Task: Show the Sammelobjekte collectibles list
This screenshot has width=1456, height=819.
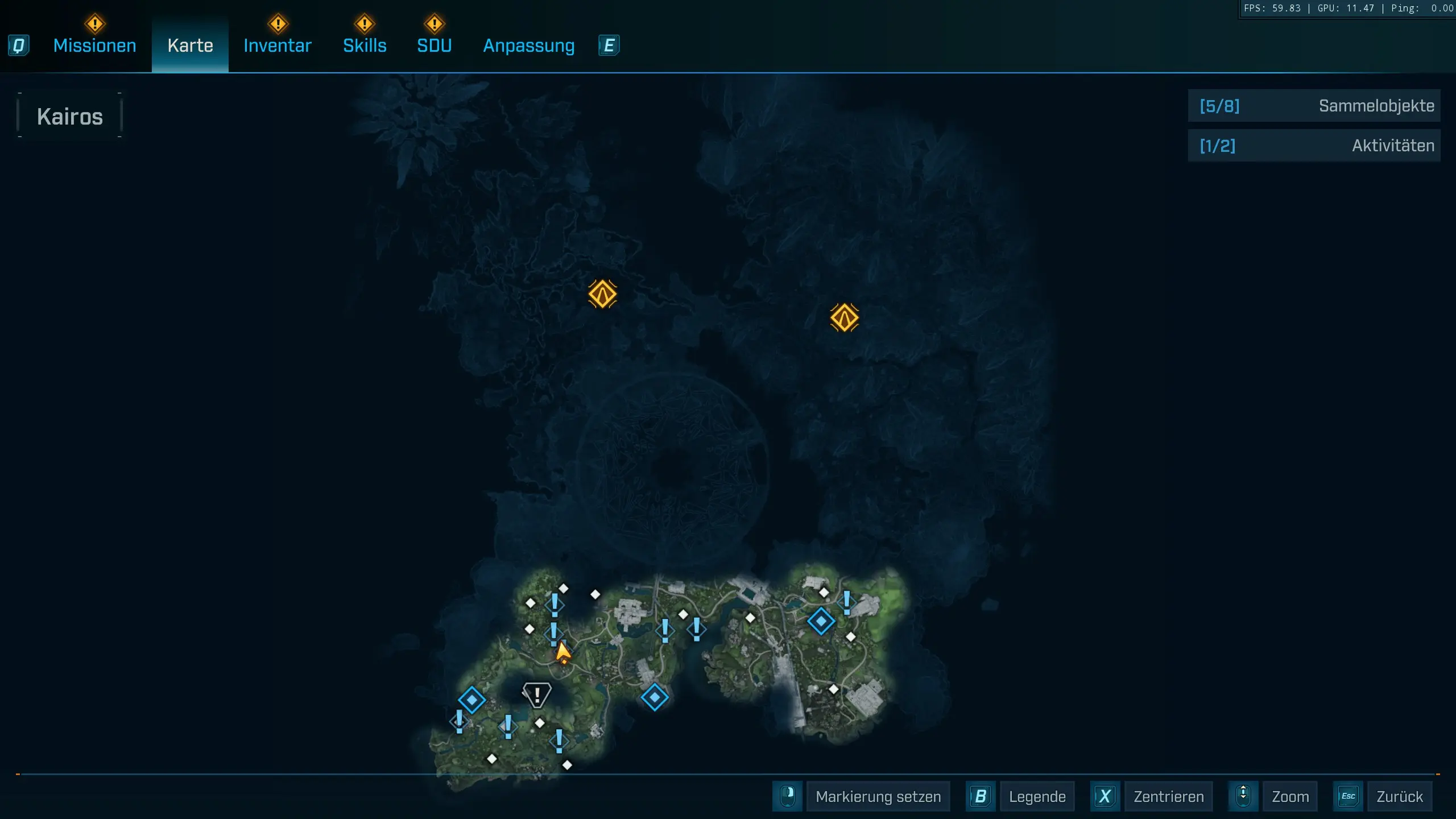Action: tap(1314, 106)
